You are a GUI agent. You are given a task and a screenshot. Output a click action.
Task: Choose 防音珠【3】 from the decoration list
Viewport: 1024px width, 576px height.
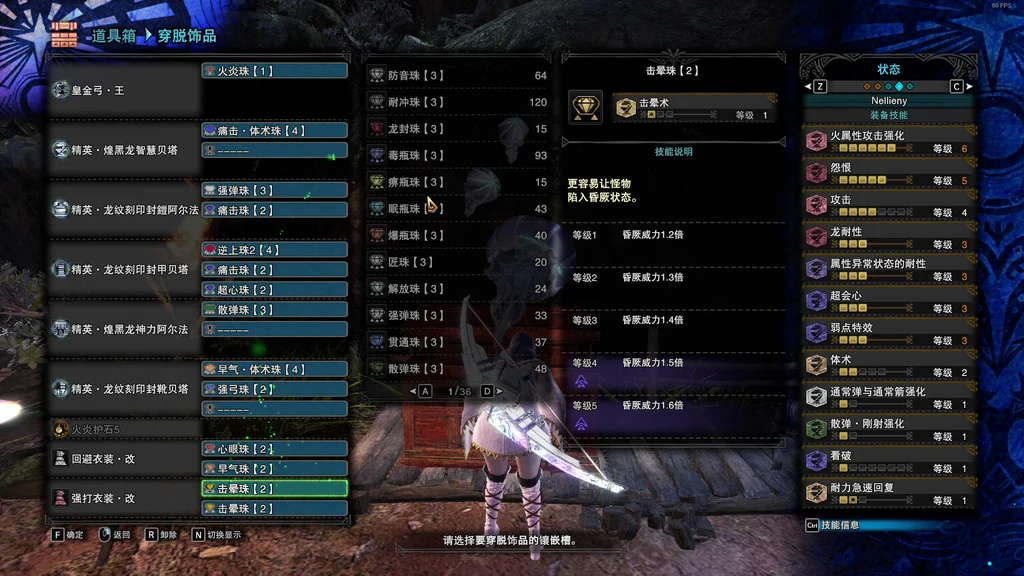(457, 75)
